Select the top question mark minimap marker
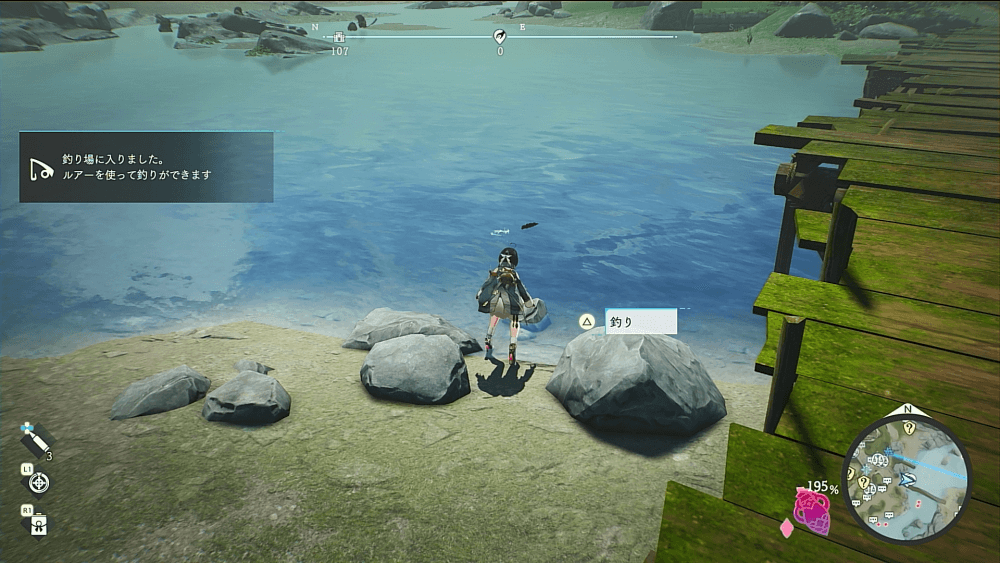Viewport: 1000px width, 563px height. 909,427
